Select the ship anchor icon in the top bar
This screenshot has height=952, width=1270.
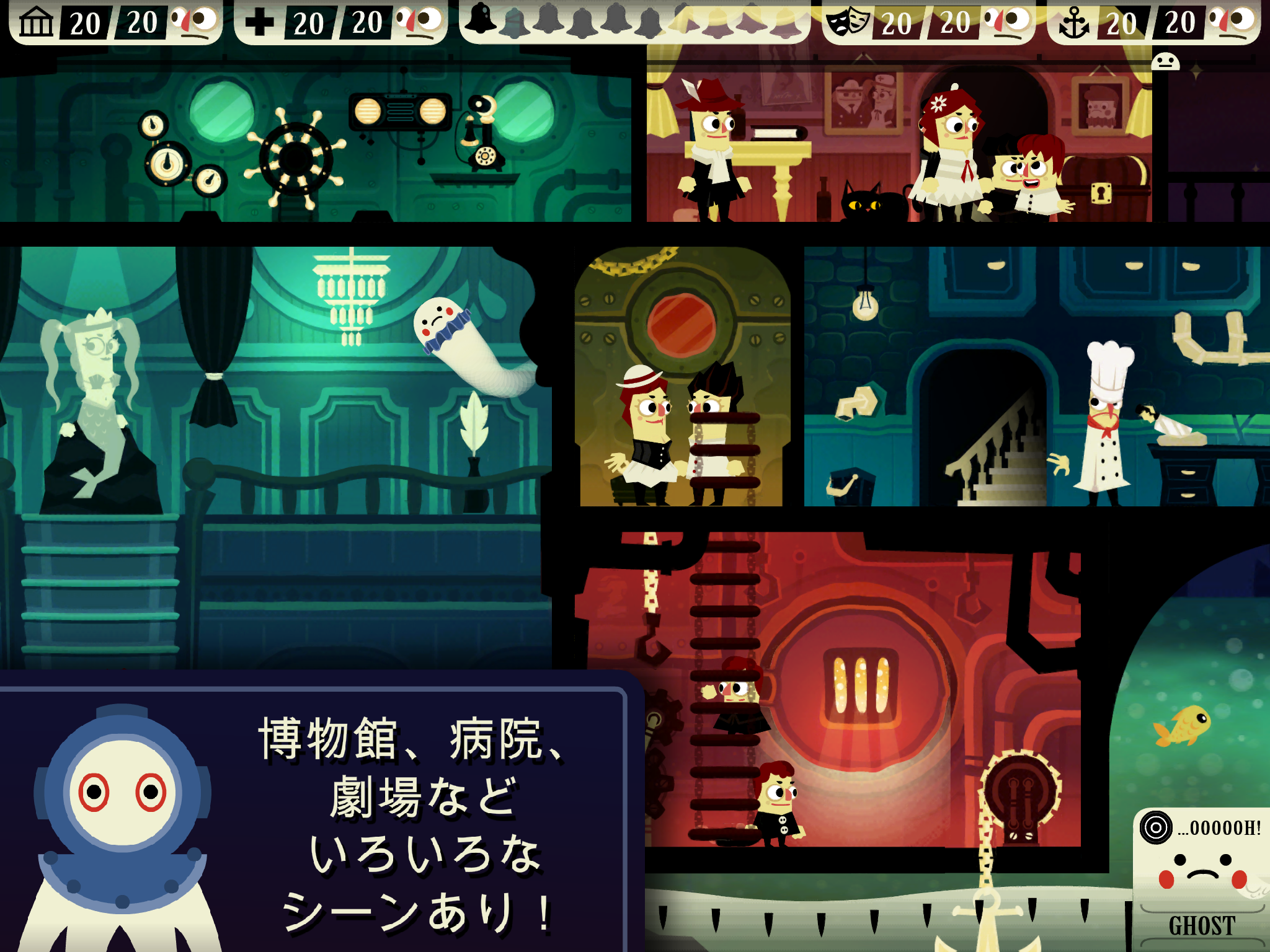[1074, 20]
